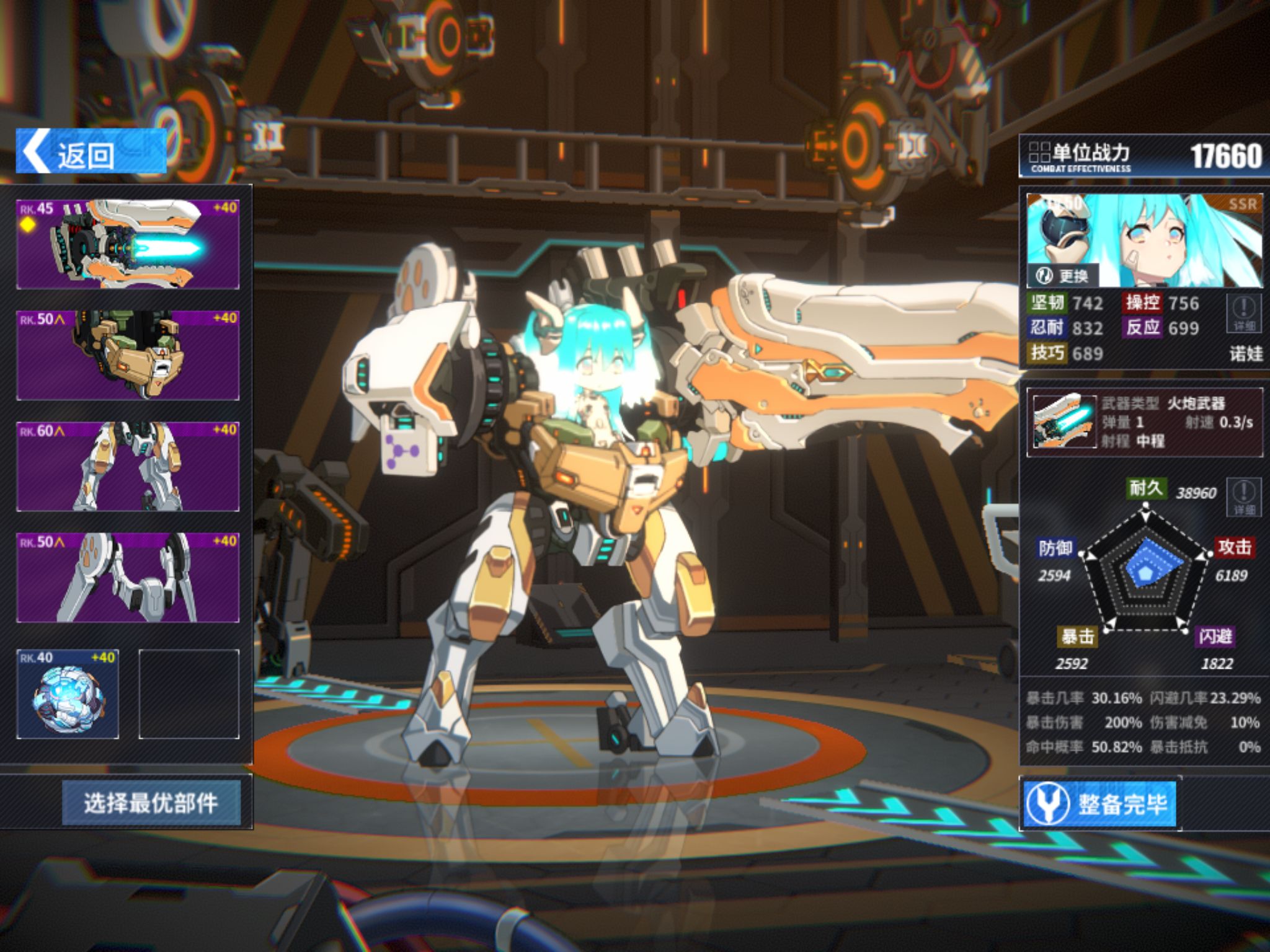
Task: Confirm loadout with 整备完毕
Action: pyautogui.click(x=1099, y=804)
